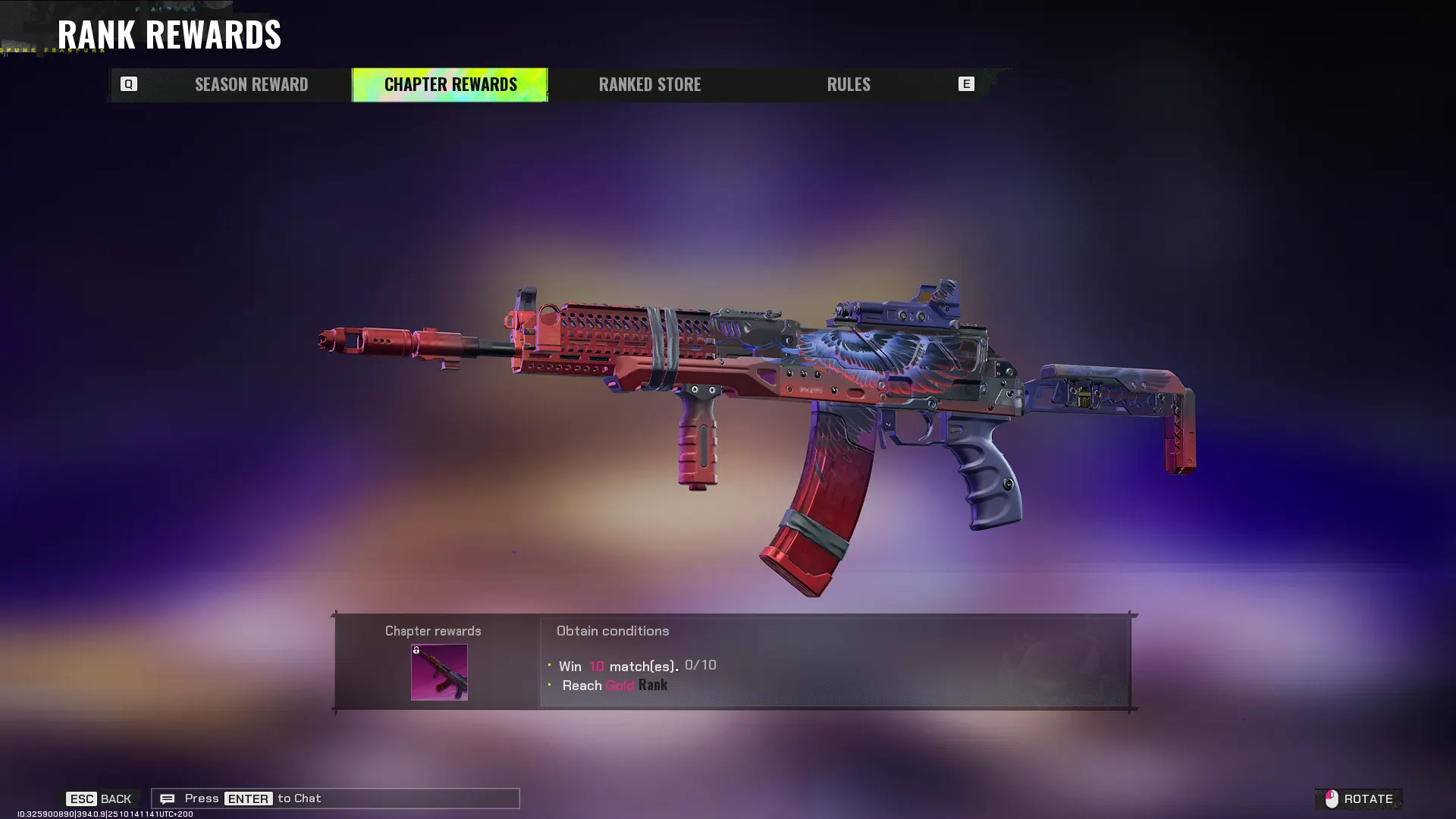This screenshot has width=1456, height=819.
Task: Click the chat bubble icon
Action: [168, 798]
